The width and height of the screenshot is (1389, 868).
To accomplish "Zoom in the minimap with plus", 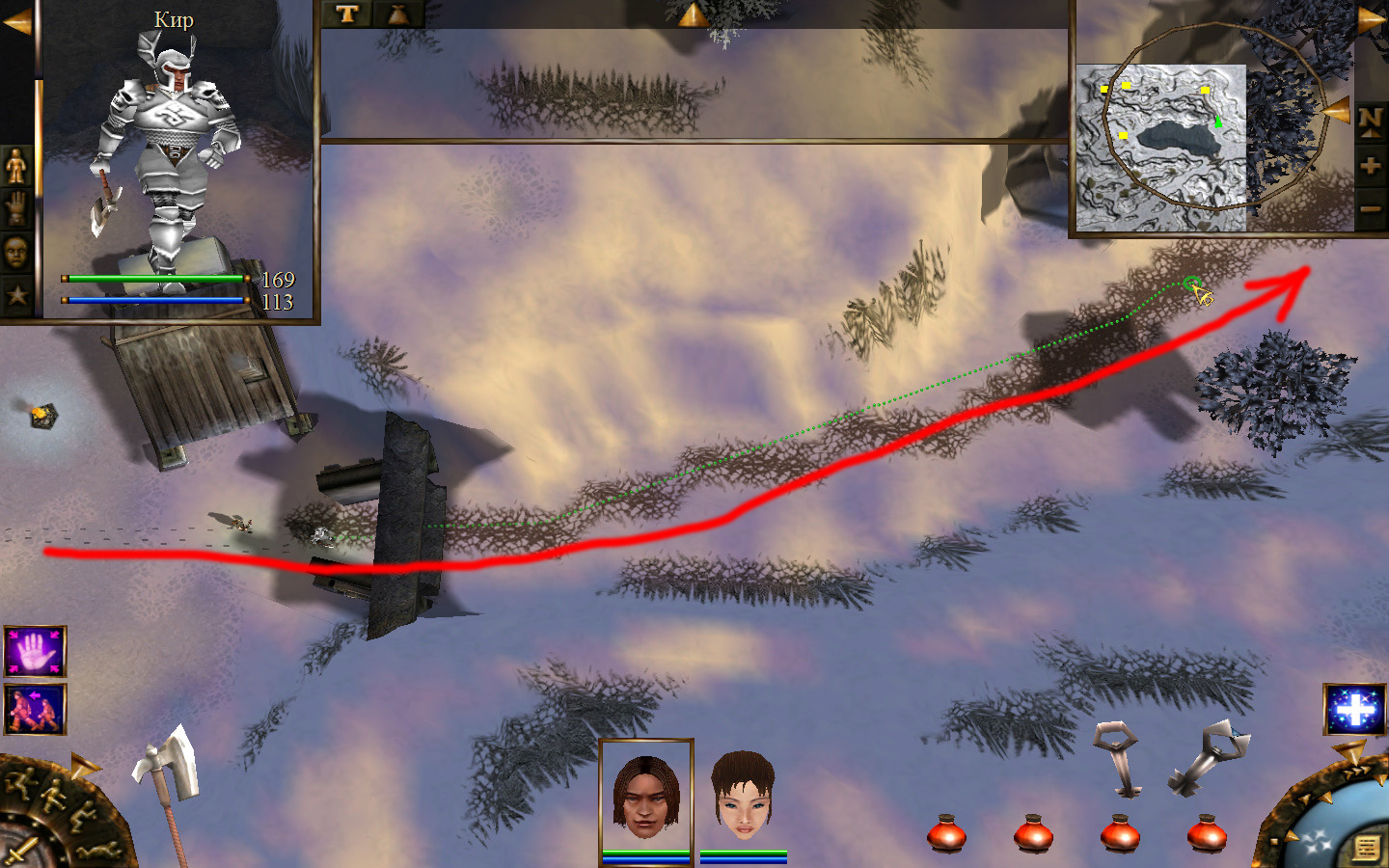I will tap(1371, 166).
